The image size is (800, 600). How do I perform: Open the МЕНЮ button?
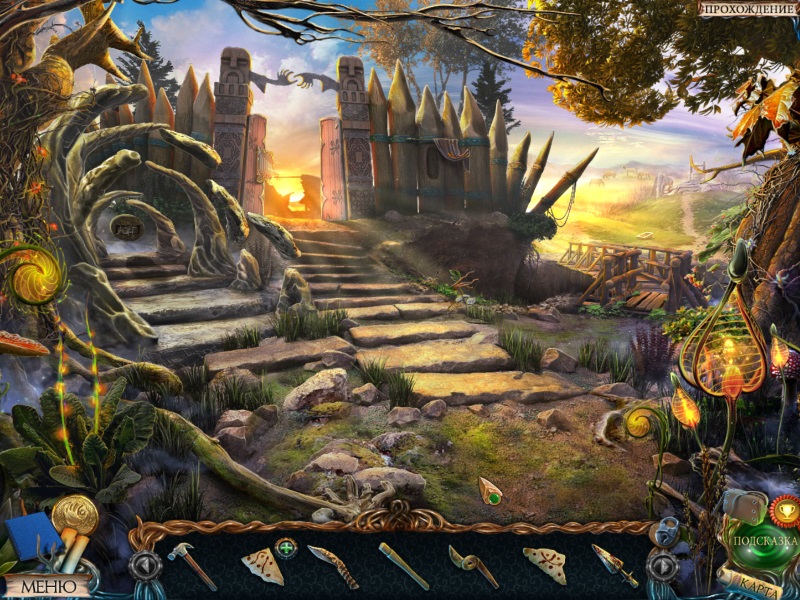[x=47, y=587]
